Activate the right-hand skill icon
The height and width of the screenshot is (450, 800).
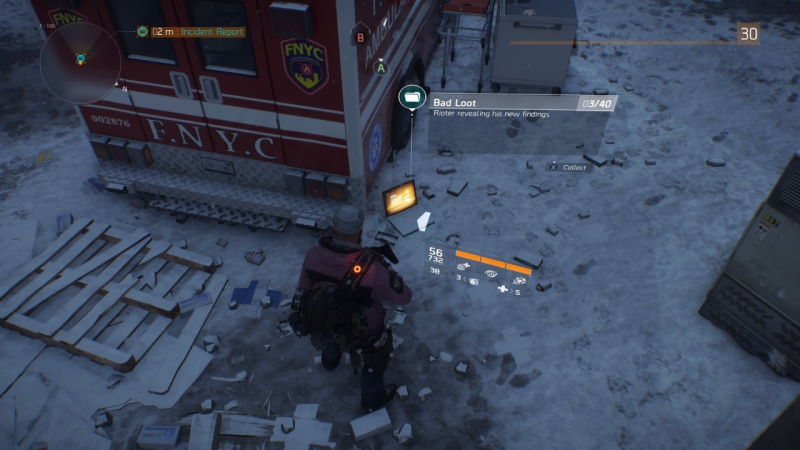520,280
